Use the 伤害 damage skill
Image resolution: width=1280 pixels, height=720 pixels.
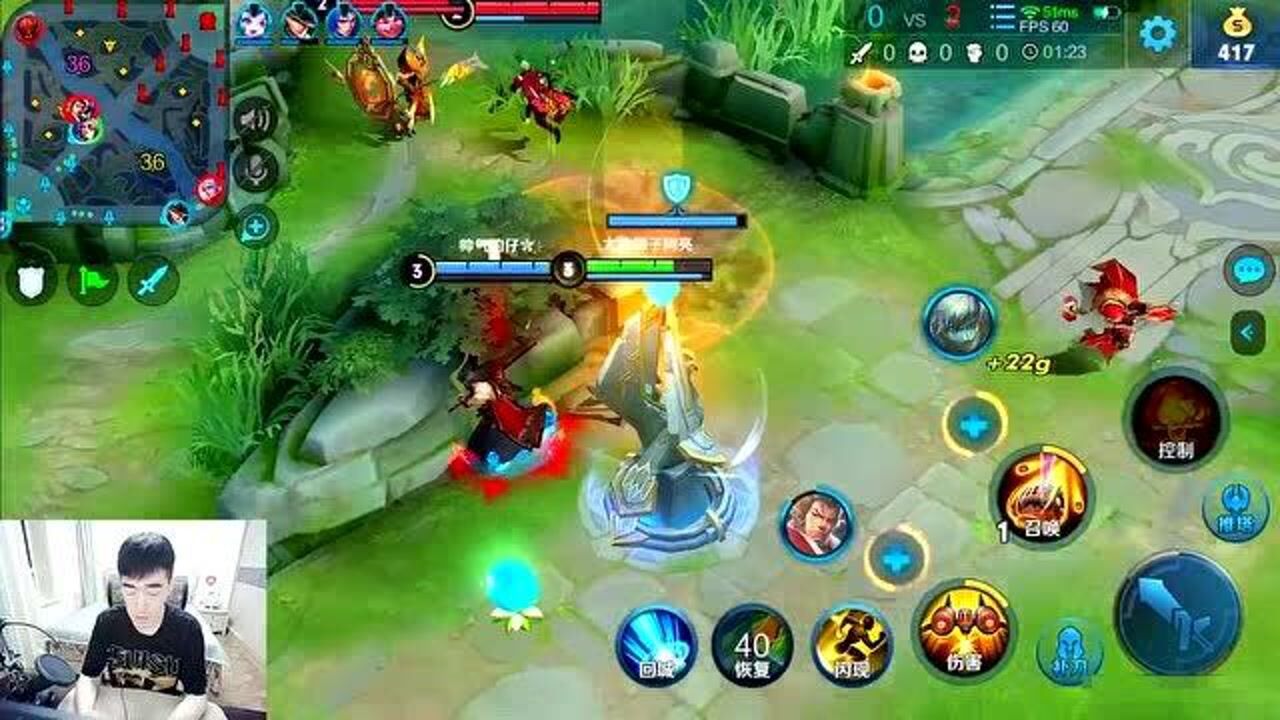pyautogui.click(x=963, y=630)
